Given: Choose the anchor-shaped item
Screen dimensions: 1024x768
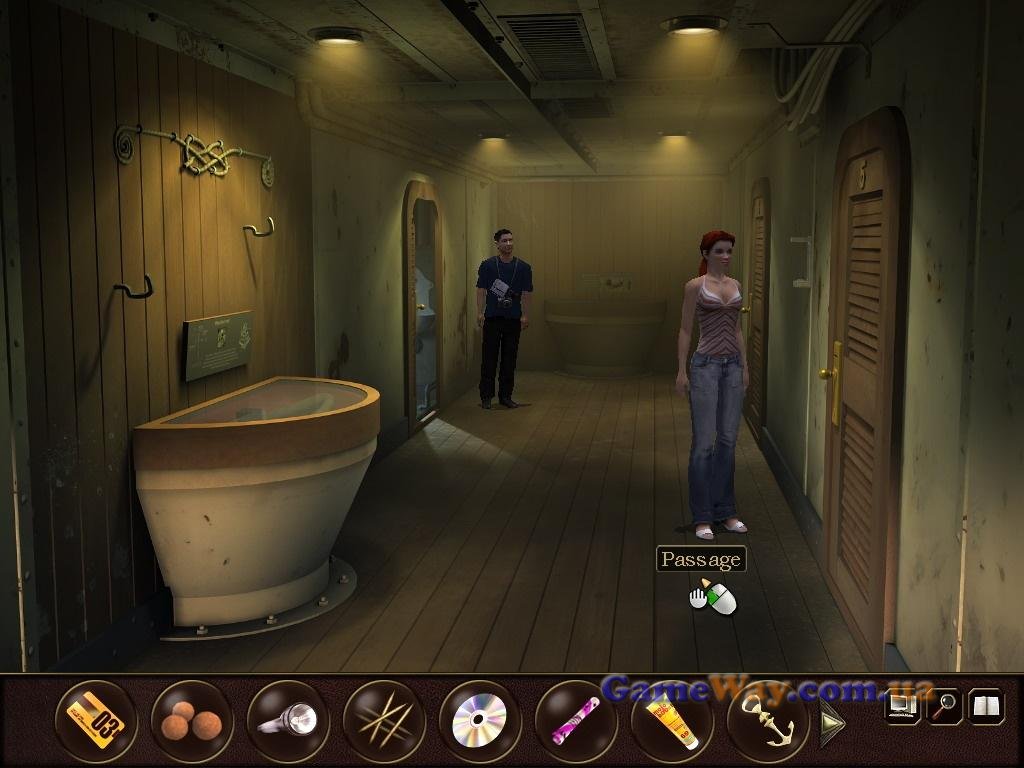Looking at the screenshot, I should click(768, 720).
